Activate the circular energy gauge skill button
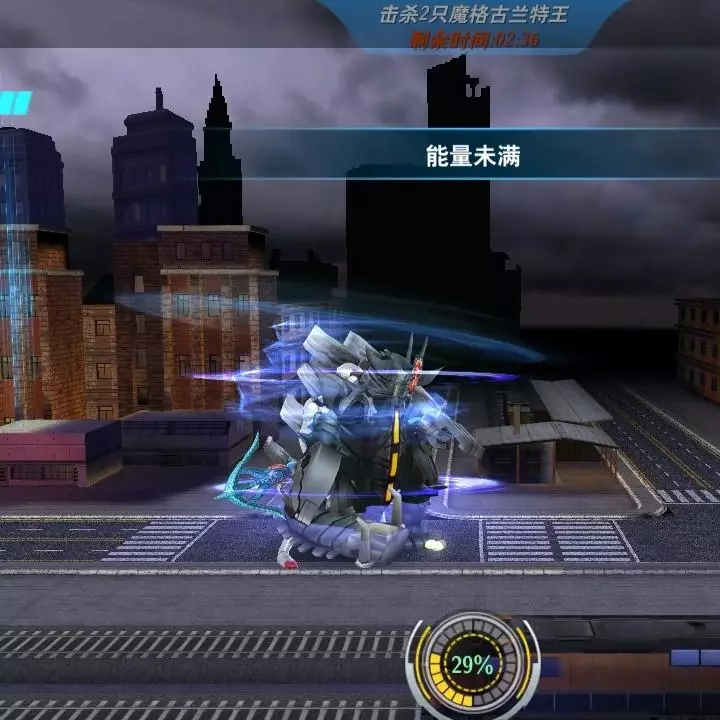 click(471, 664)
